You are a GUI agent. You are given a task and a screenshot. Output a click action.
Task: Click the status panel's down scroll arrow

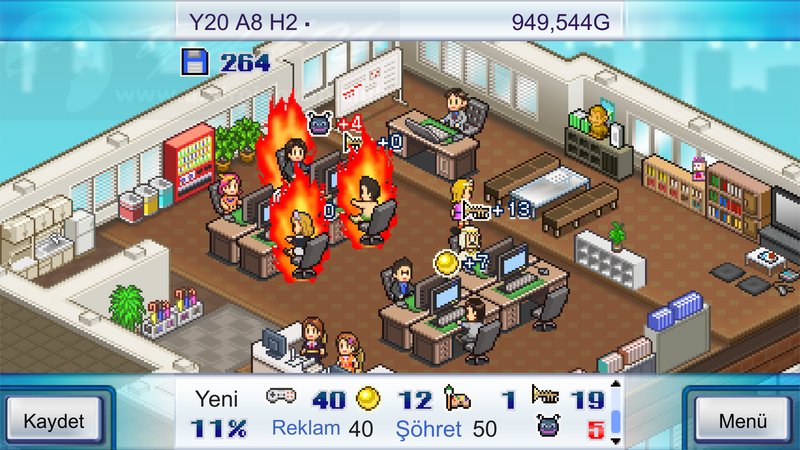(x=615, y=441)
